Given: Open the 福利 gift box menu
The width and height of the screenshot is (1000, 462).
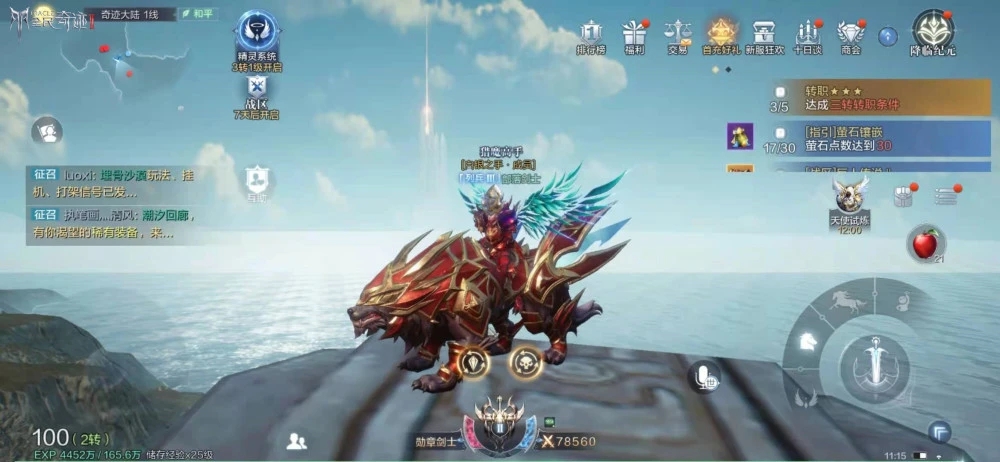Looking at the screenshot, I should (x=634, y=34).
